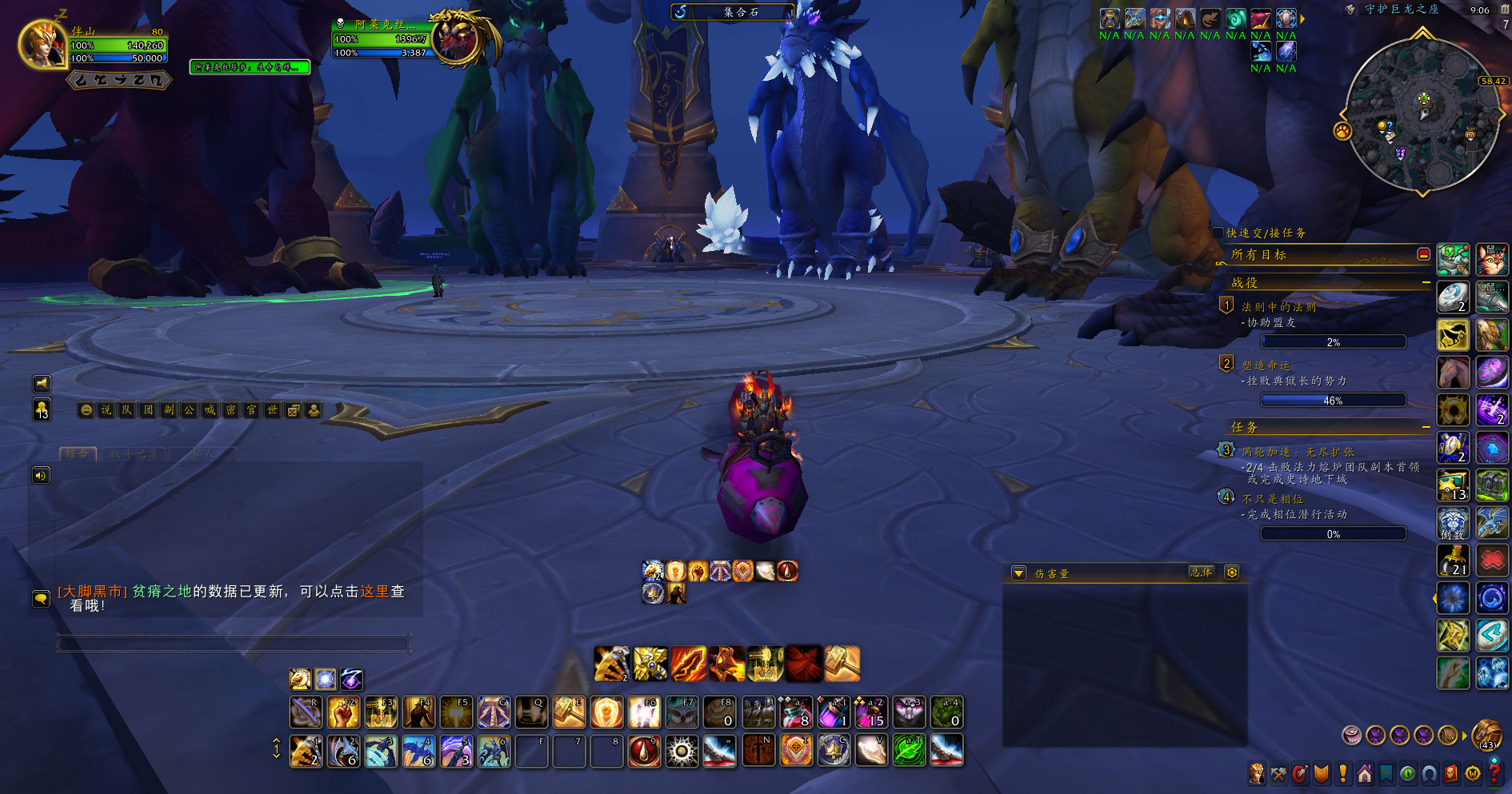Viewport: 1512px width, 794px height.
Task: Open the 伤害量 damage meter dropdown arrow
Action: point(1018,573)
